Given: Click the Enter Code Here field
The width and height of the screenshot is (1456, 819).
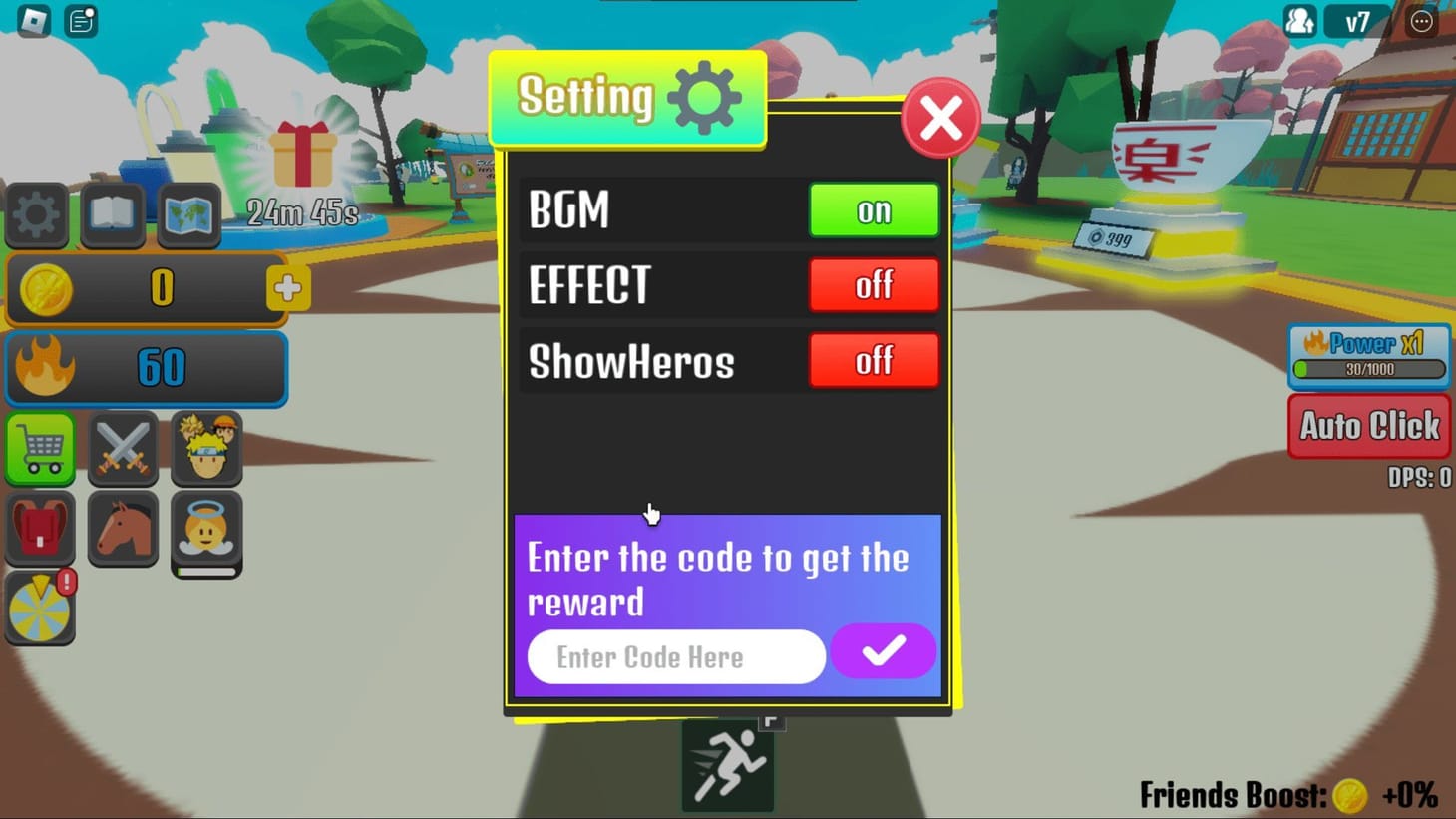Looking at the screenshot, I should click(674, 656).
